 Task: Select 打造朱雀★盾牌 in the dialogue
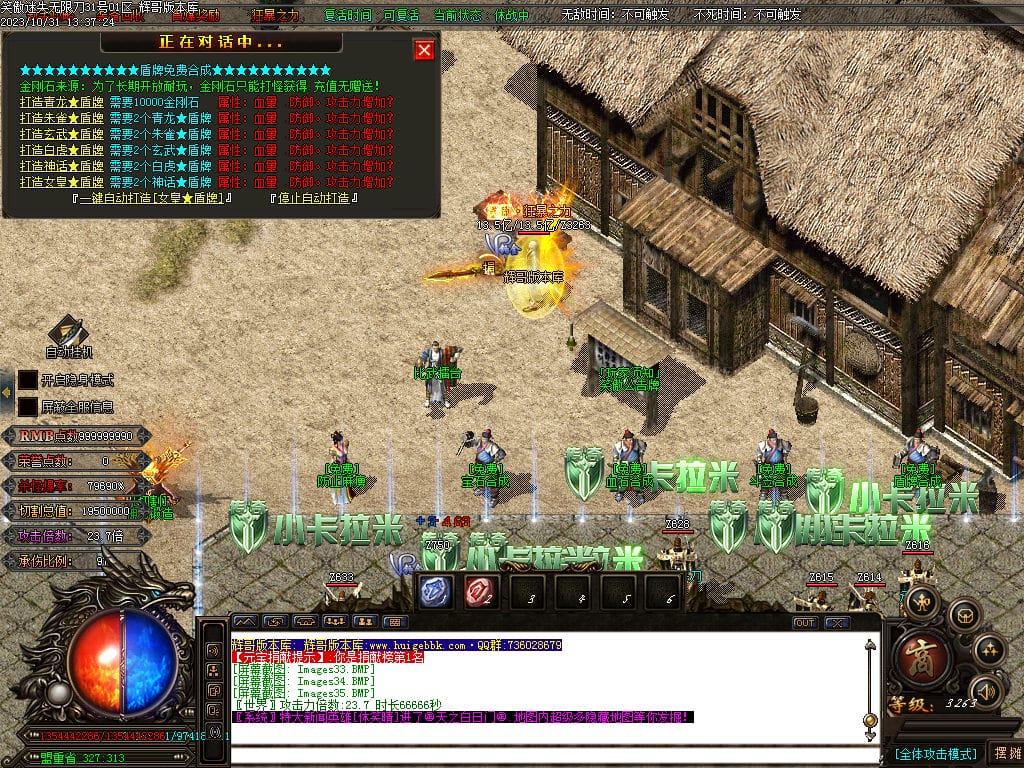62,118
